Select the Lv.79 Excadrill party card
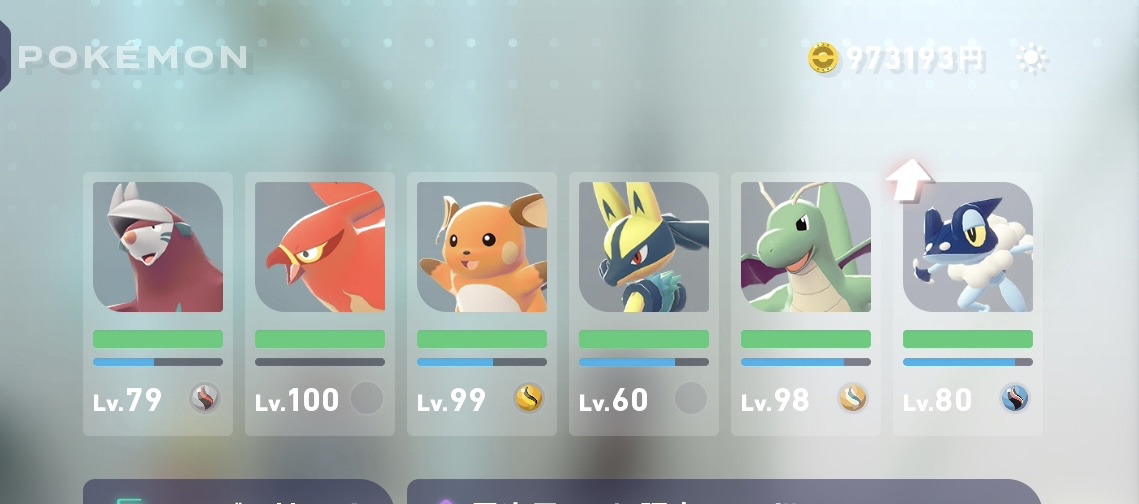Image resolution: width=1139 pixels, height=504 pixels. (x=158, y=303)
